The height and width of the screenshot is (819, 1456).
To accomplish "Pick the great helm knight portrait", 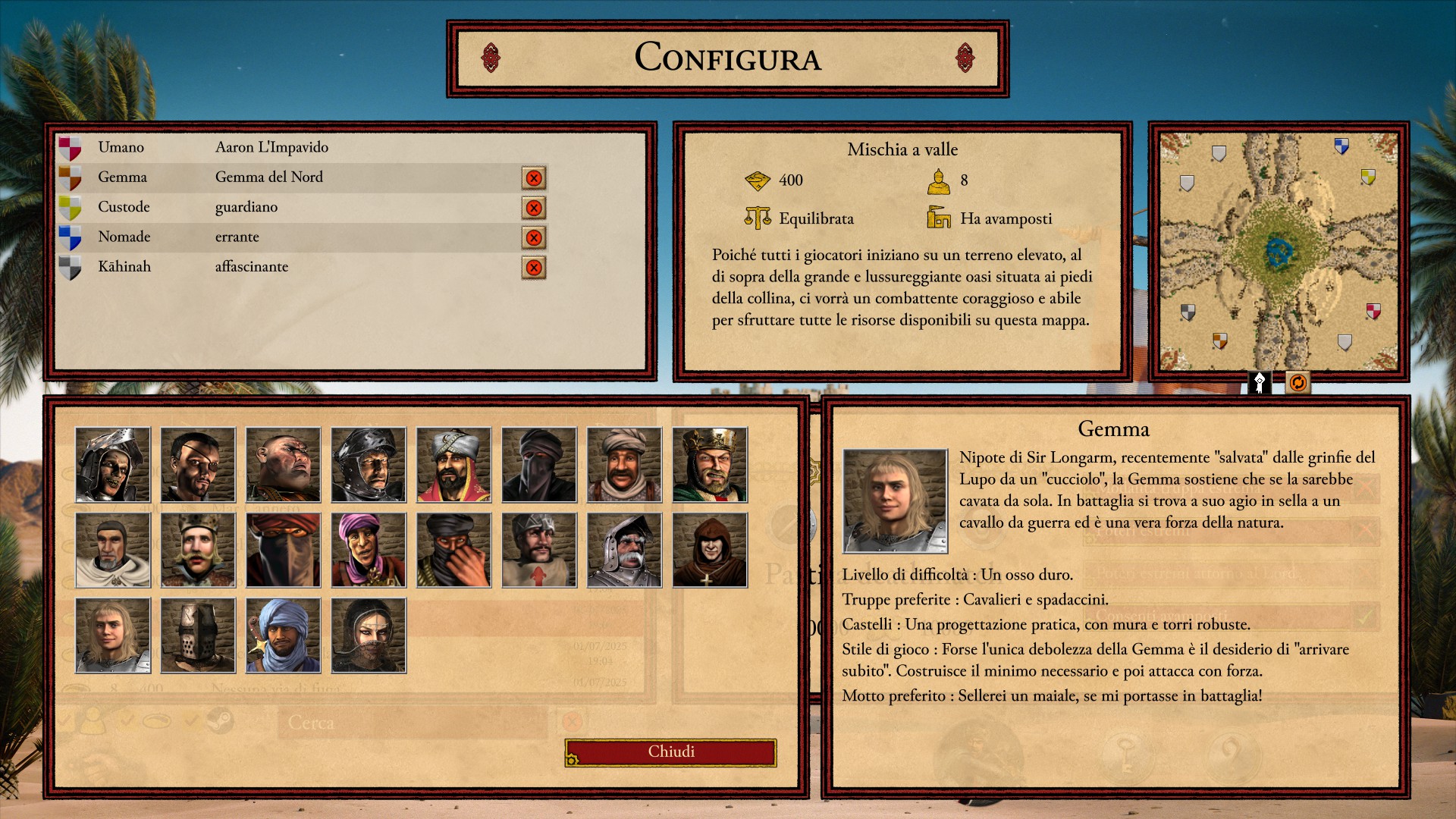I will [x=198, y=635].
